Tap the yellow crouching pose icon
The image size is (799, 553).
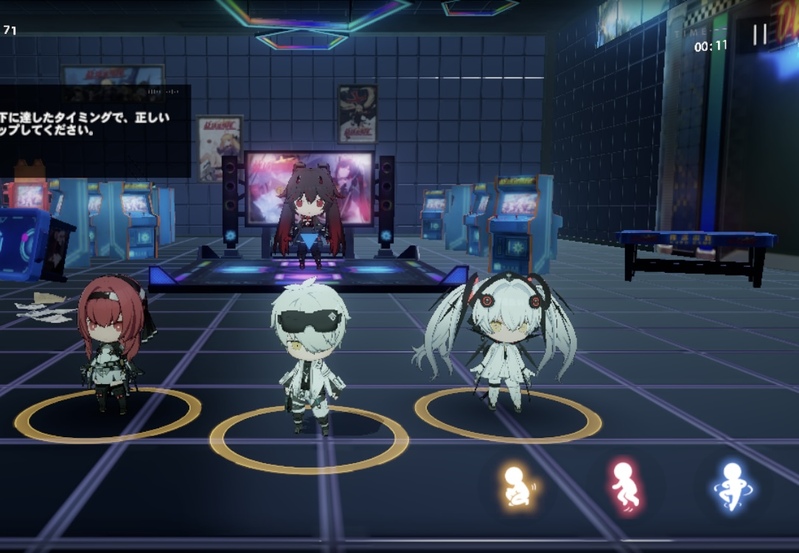tap(517, 487)
